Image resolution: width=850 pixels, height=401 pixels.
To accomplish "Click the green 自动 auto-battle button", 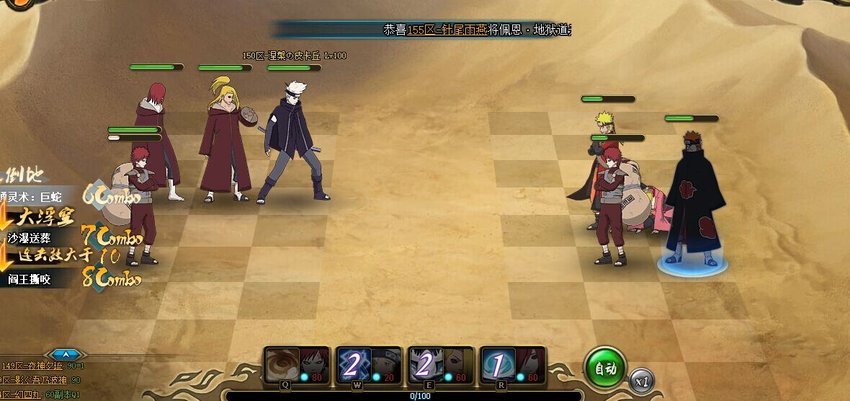I will point(605,366).
